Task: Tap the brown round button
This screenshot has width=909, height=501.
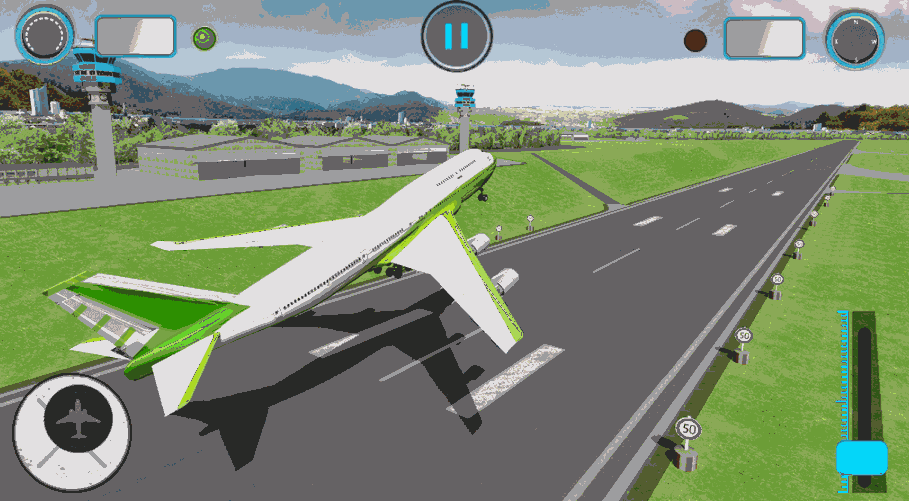Action: (695, 41)
